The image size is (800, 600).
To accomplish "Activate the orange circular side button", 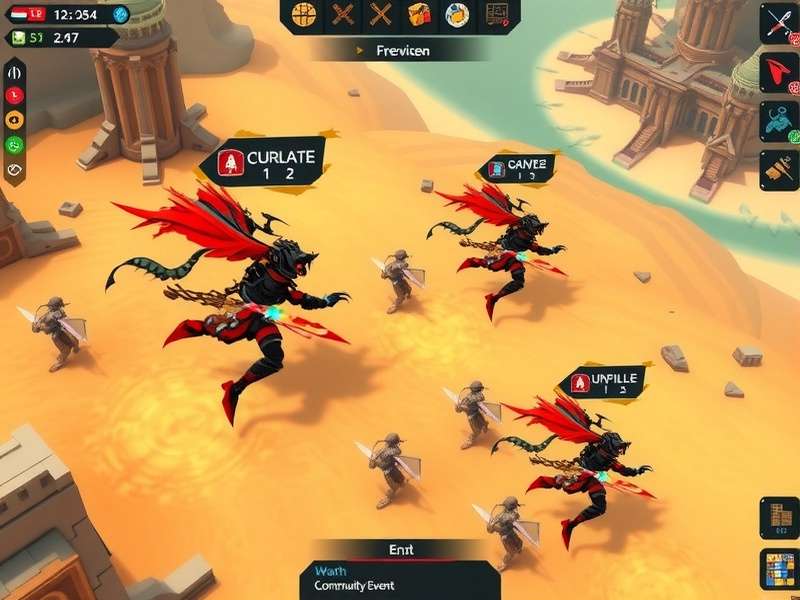I will point(14,119).
